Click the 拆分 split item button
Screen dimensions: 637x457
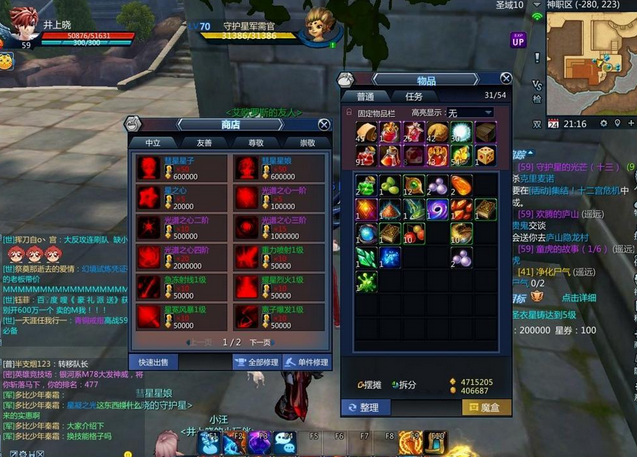click(x=404, y=385)
